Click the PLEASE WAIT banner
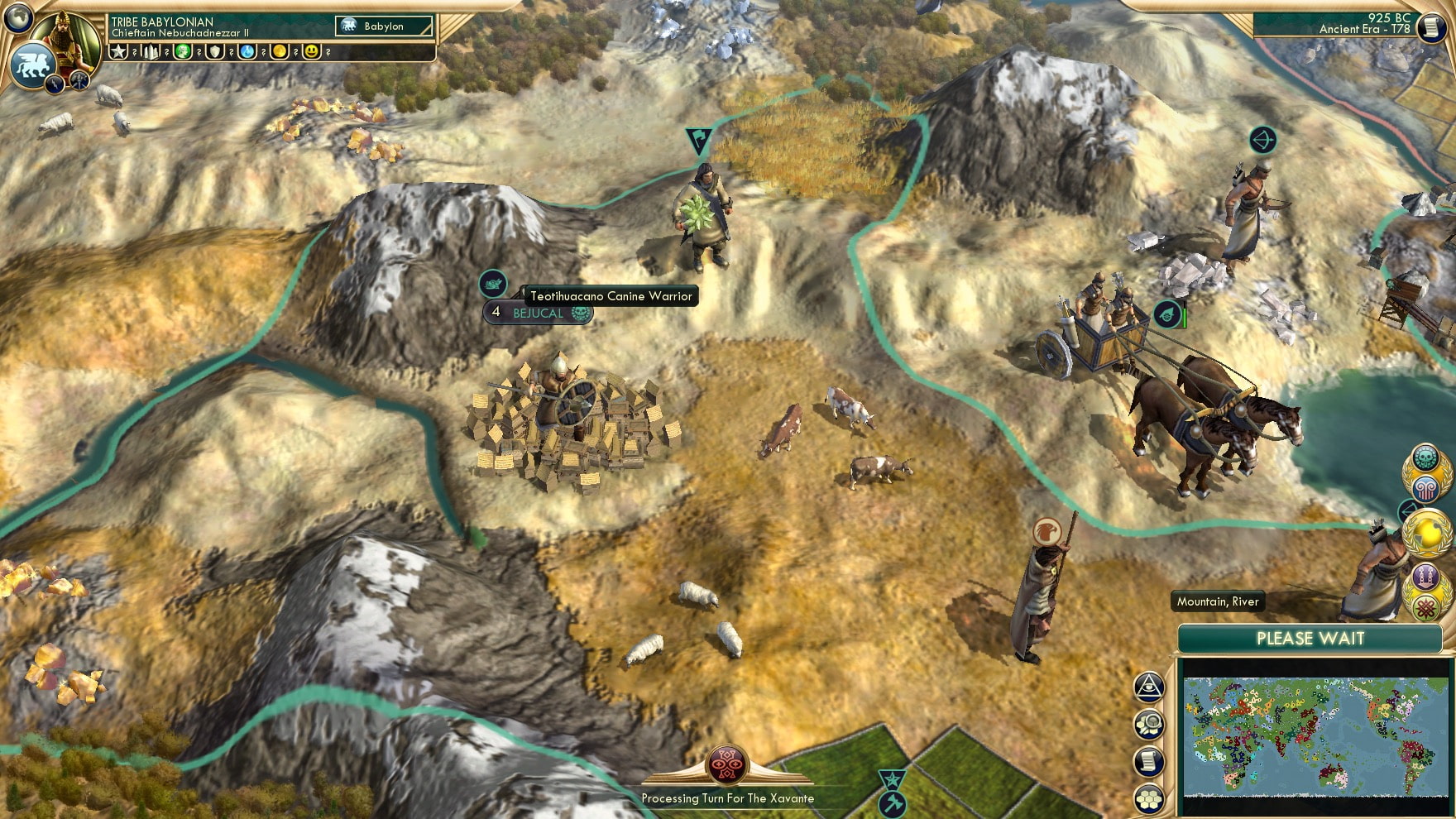The width and height of the screenshot is (1456, 819). pyautogui.click(x=1310, y=639)
